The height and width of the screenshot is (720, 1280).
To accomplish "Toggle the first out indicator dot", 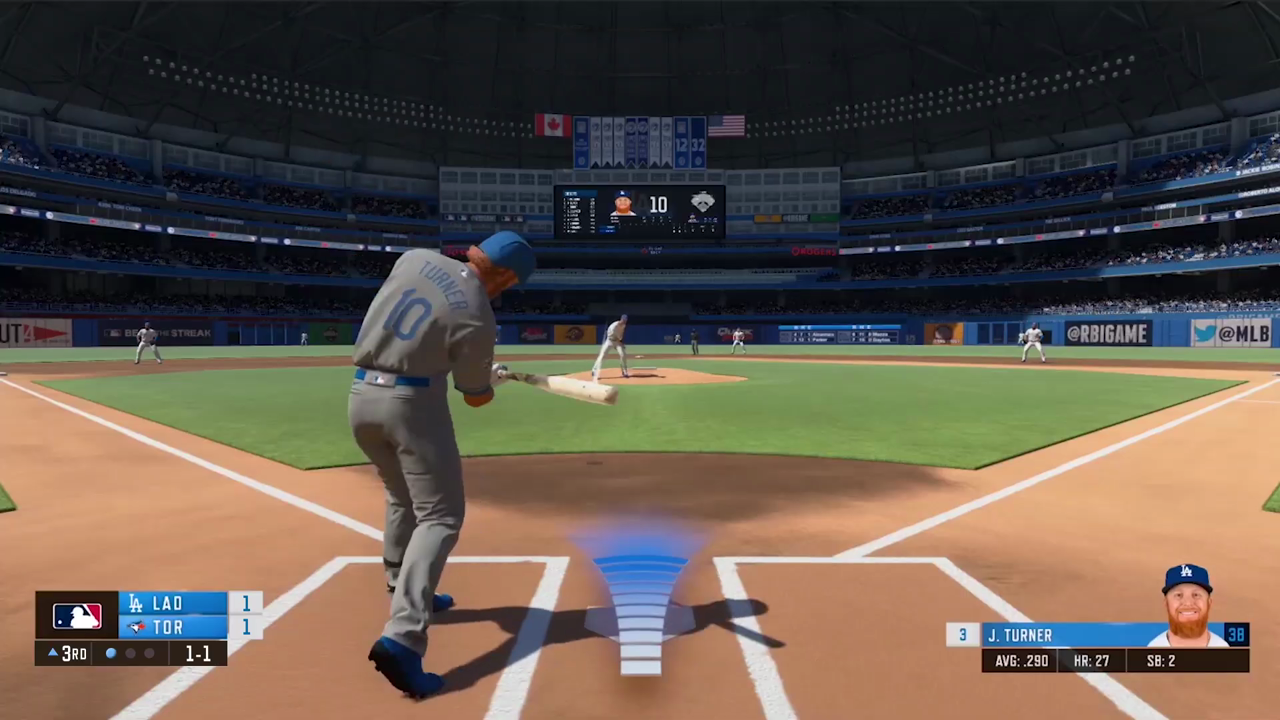I will click(x=110, y=653).
